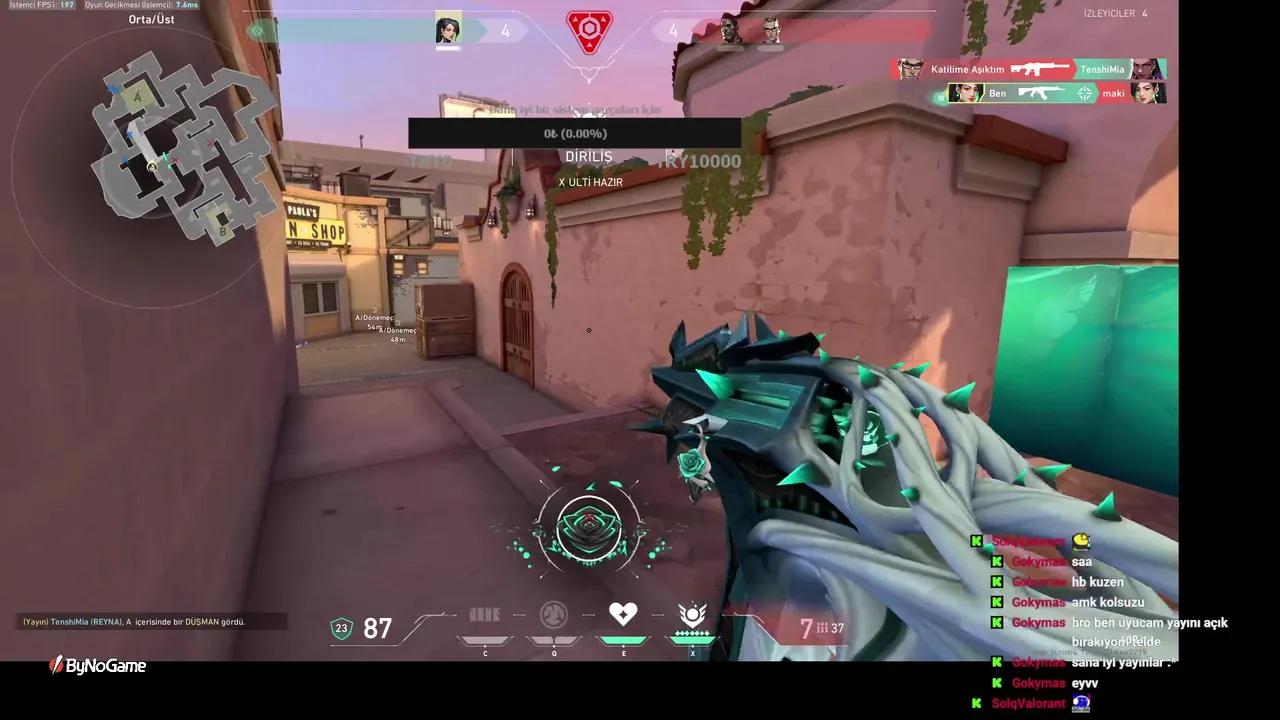Click the DİRİLİŞ label below the banner
Image resolution: width=1280 pixels, height=720 pixels.
(589, 156)
